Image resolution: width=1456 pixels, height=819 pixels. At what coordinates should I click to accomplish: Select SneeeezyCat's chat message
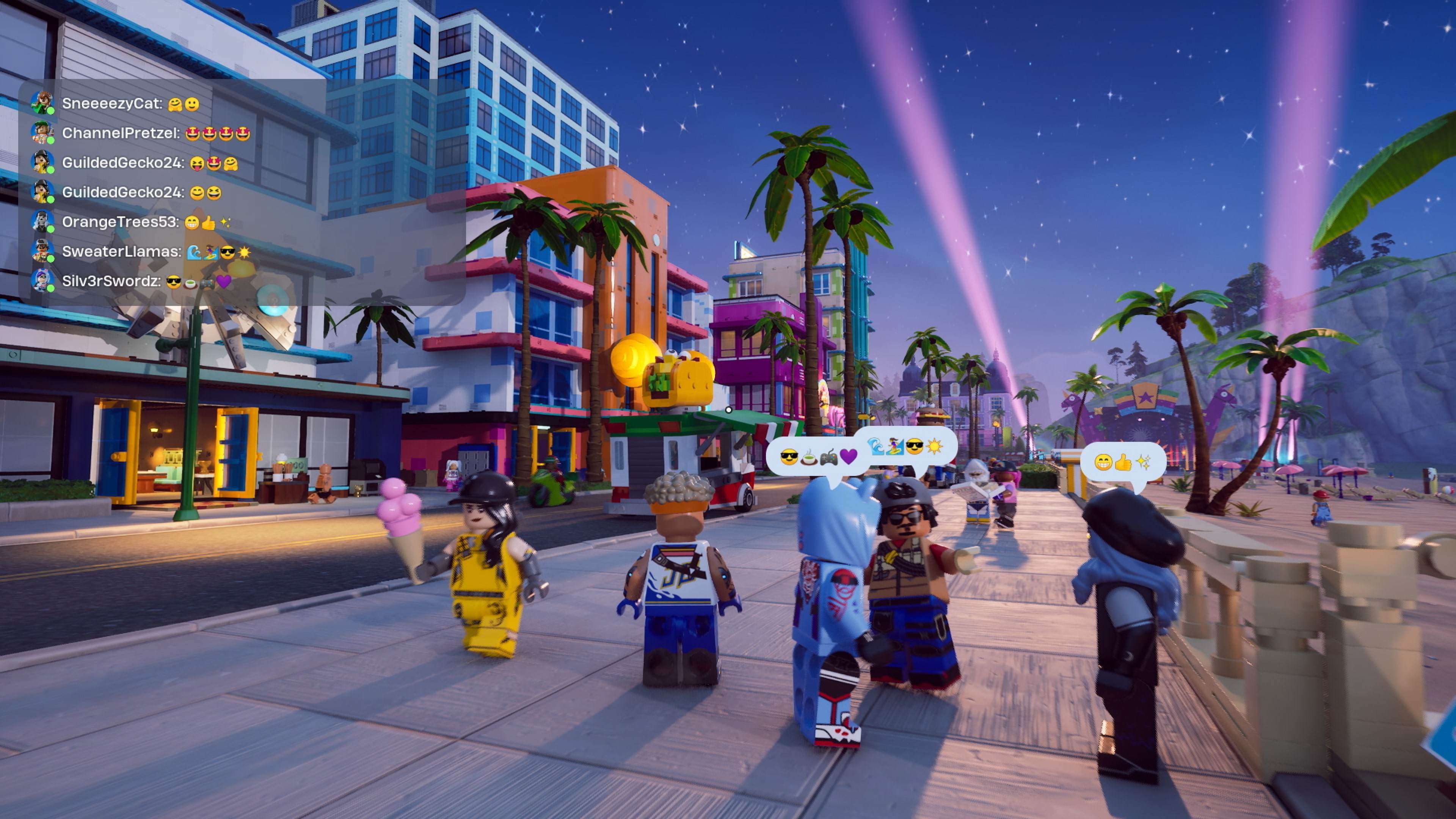[x=130, y=104]
